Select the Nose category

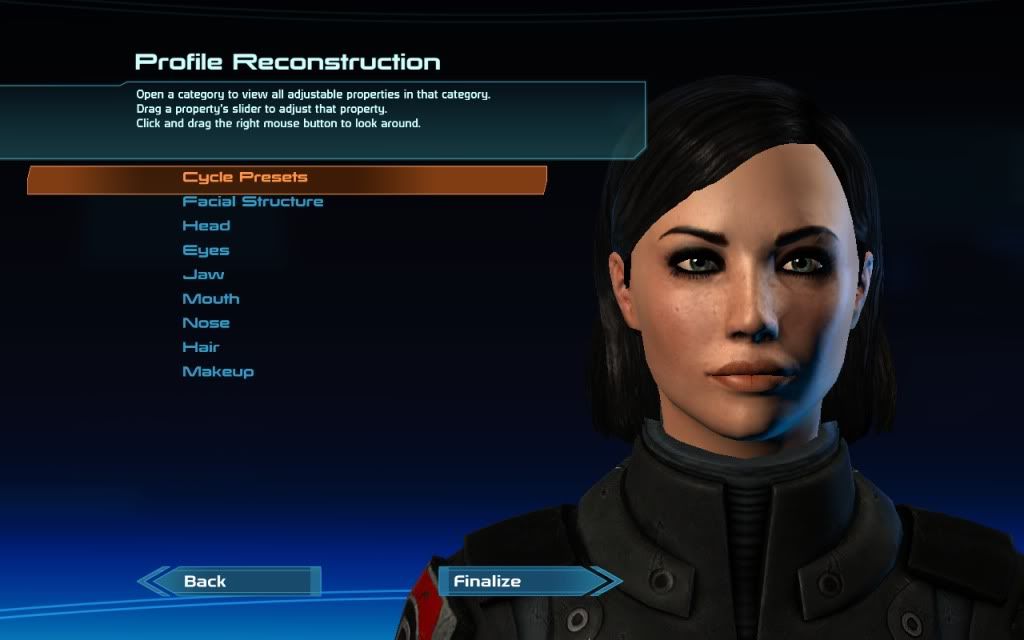click(206, 323)
